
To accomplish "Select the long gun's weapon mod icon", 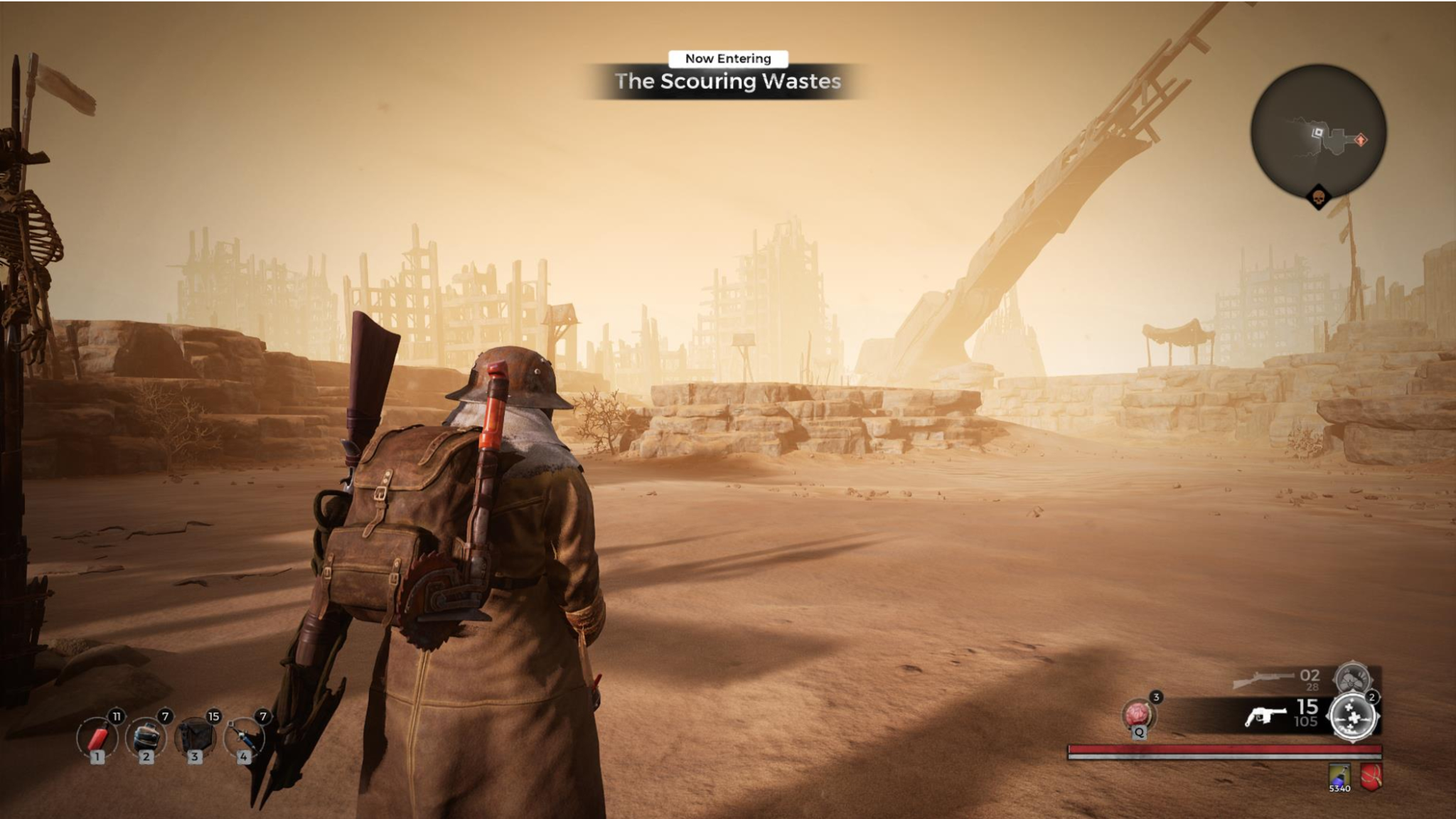I will (x=1351, y=678).
